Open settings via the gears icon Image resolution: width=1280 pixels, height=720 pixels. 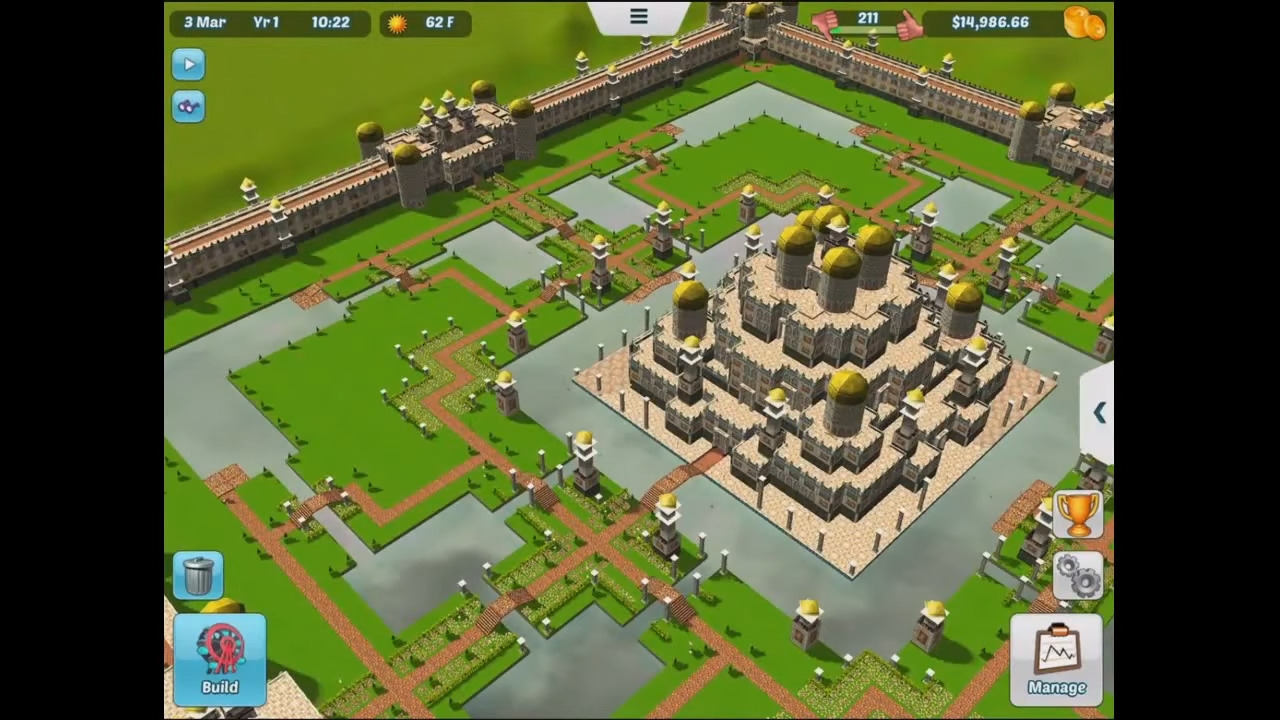(1078, 574)
